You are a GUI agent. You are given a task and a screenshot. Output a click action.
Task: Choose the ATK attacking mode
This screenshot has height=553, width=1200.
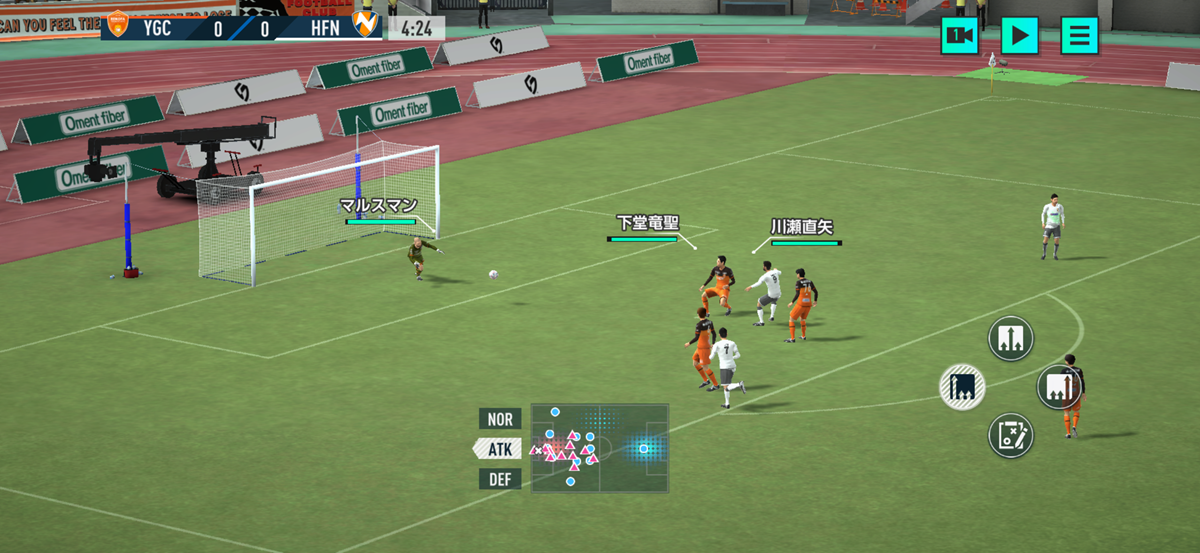(x=499, y=449)
